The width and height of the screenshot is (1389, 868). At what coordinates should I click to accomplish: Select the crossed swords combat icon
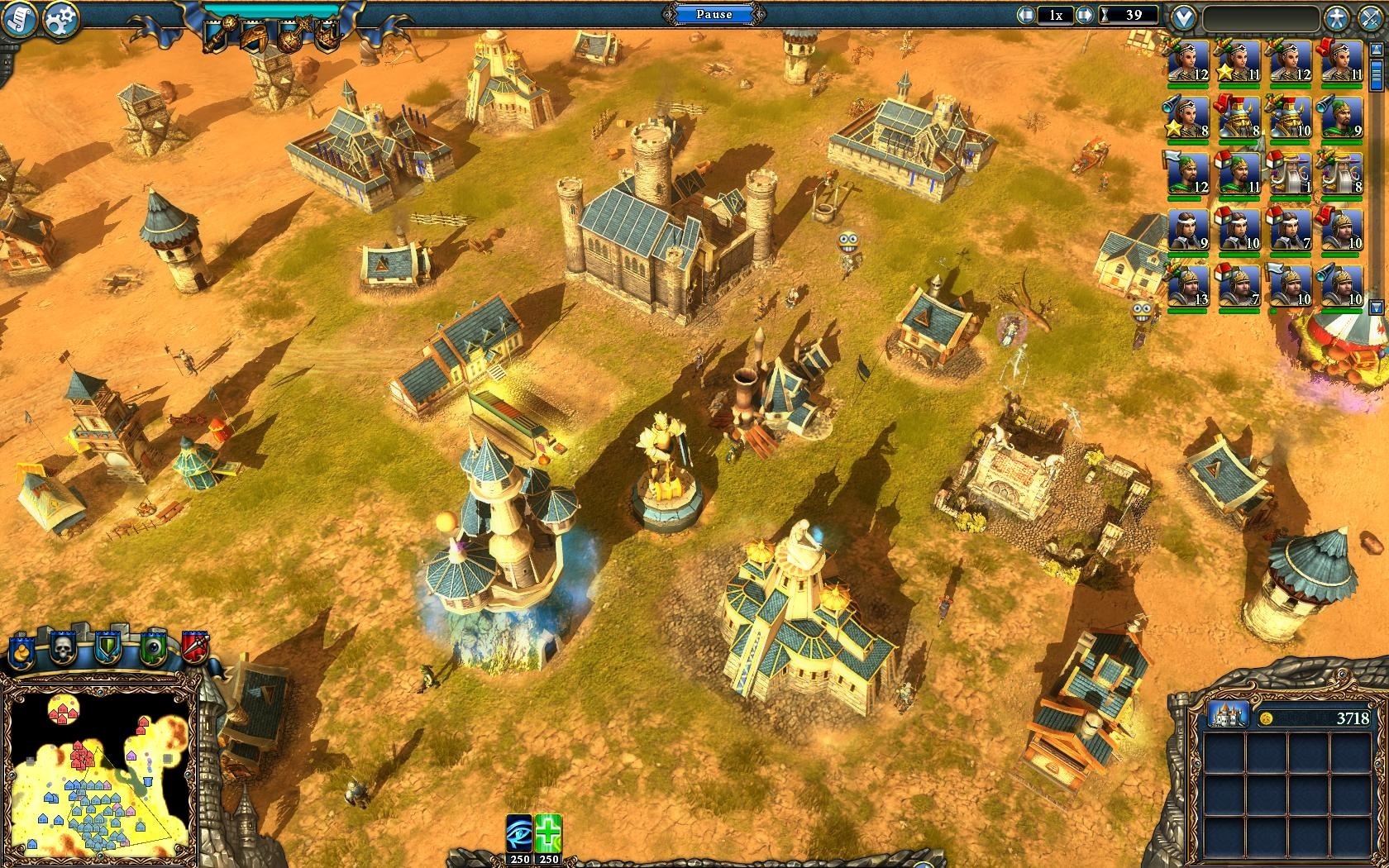(x=1371, y=17)
